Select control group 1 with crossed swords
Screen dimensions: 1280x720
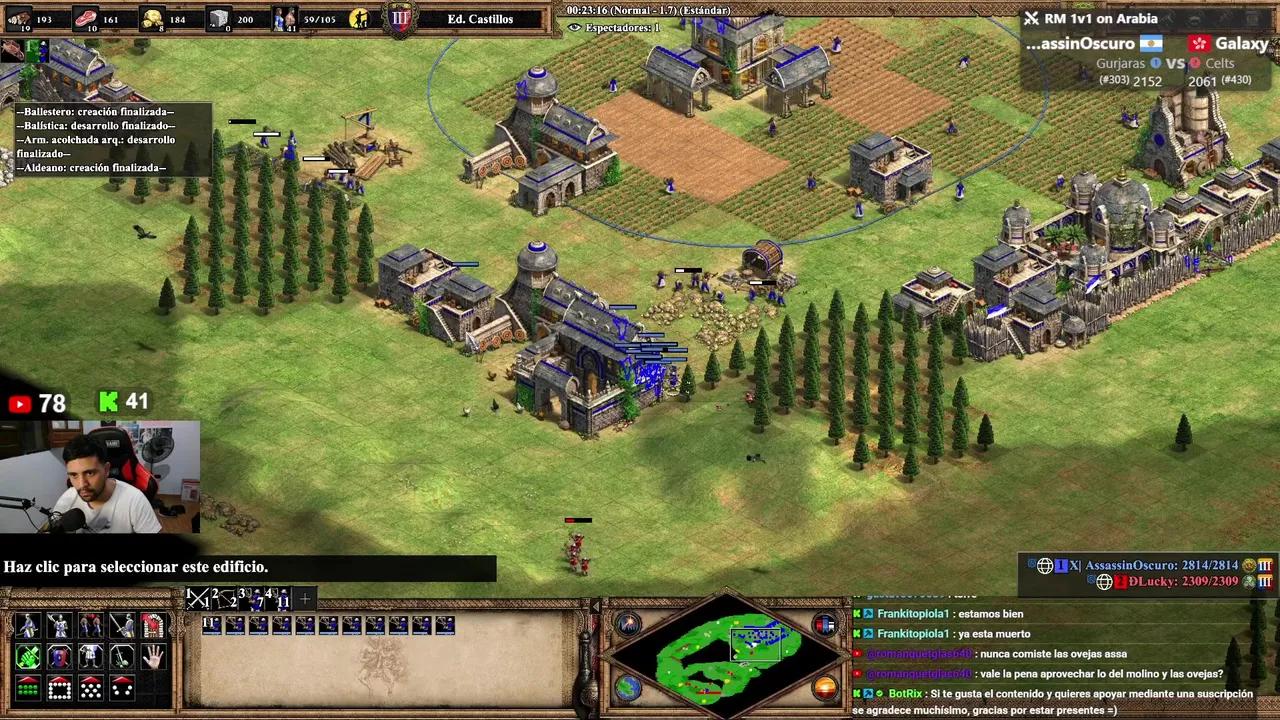[198, 598]
